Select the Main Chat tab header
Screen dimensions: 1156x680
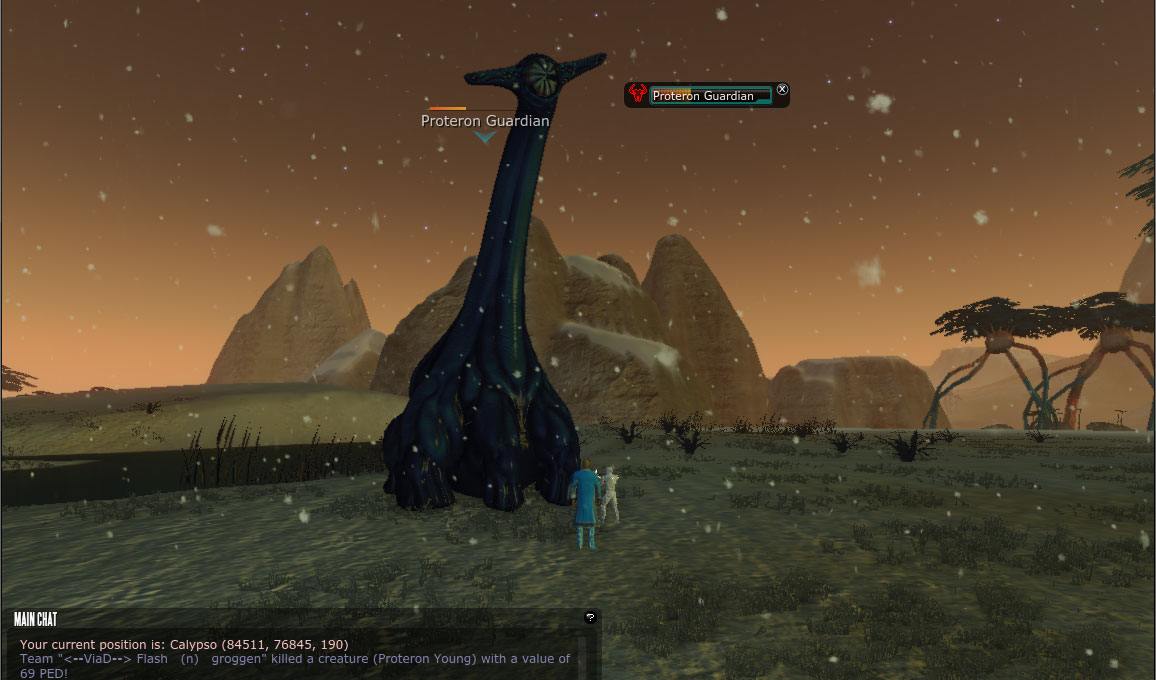pyautogui.click(x=36, y=619)
